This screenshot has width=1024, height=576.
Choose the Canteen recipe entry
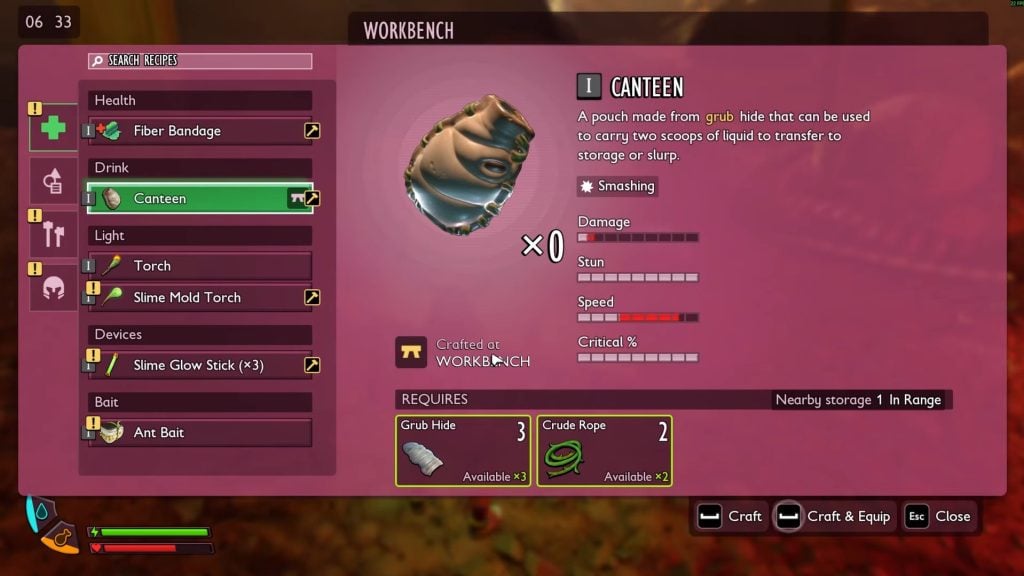pyautogui.click(x=190, y=198)
